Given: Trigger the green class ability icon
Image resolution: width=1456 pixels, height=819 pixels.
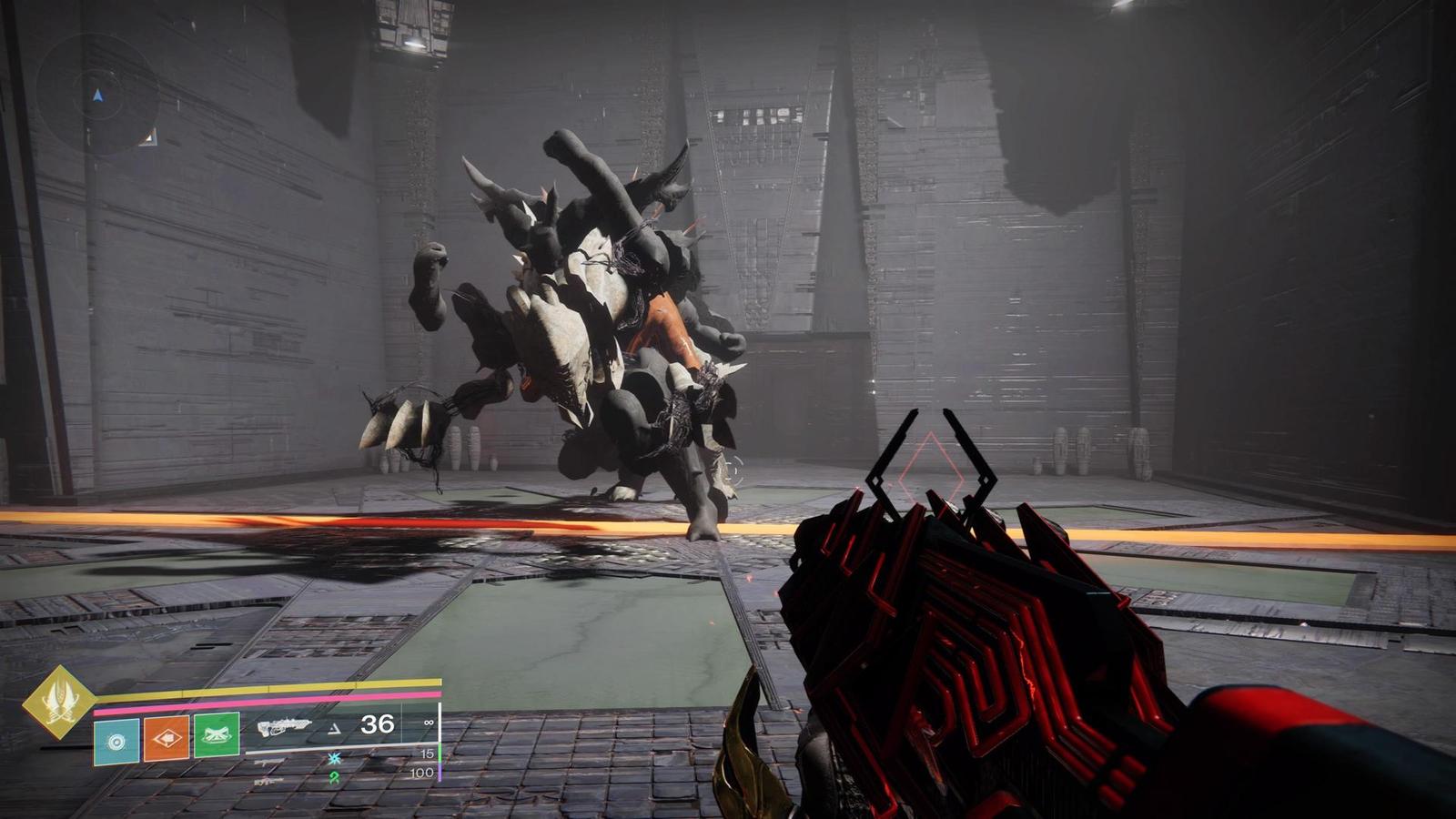Looking at the screenshot, I should pos(217,735).
